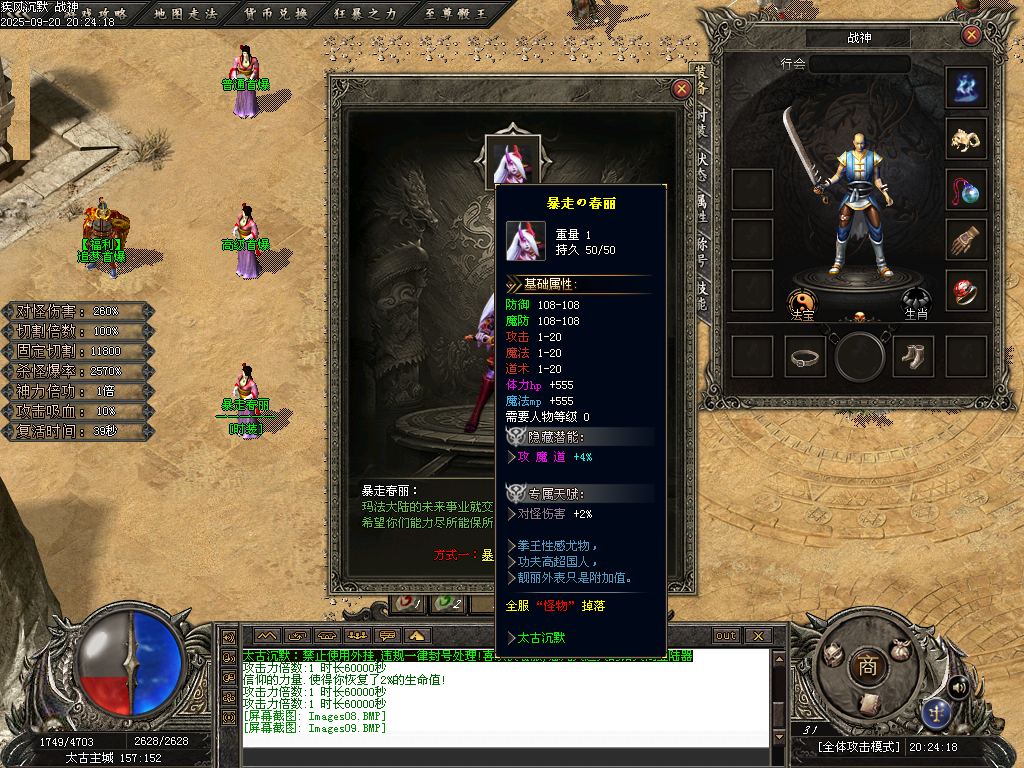Open the 法宝 yin-yang treasure button
The width and height of the screenshot is (1024, 768).
pos(803,302)
